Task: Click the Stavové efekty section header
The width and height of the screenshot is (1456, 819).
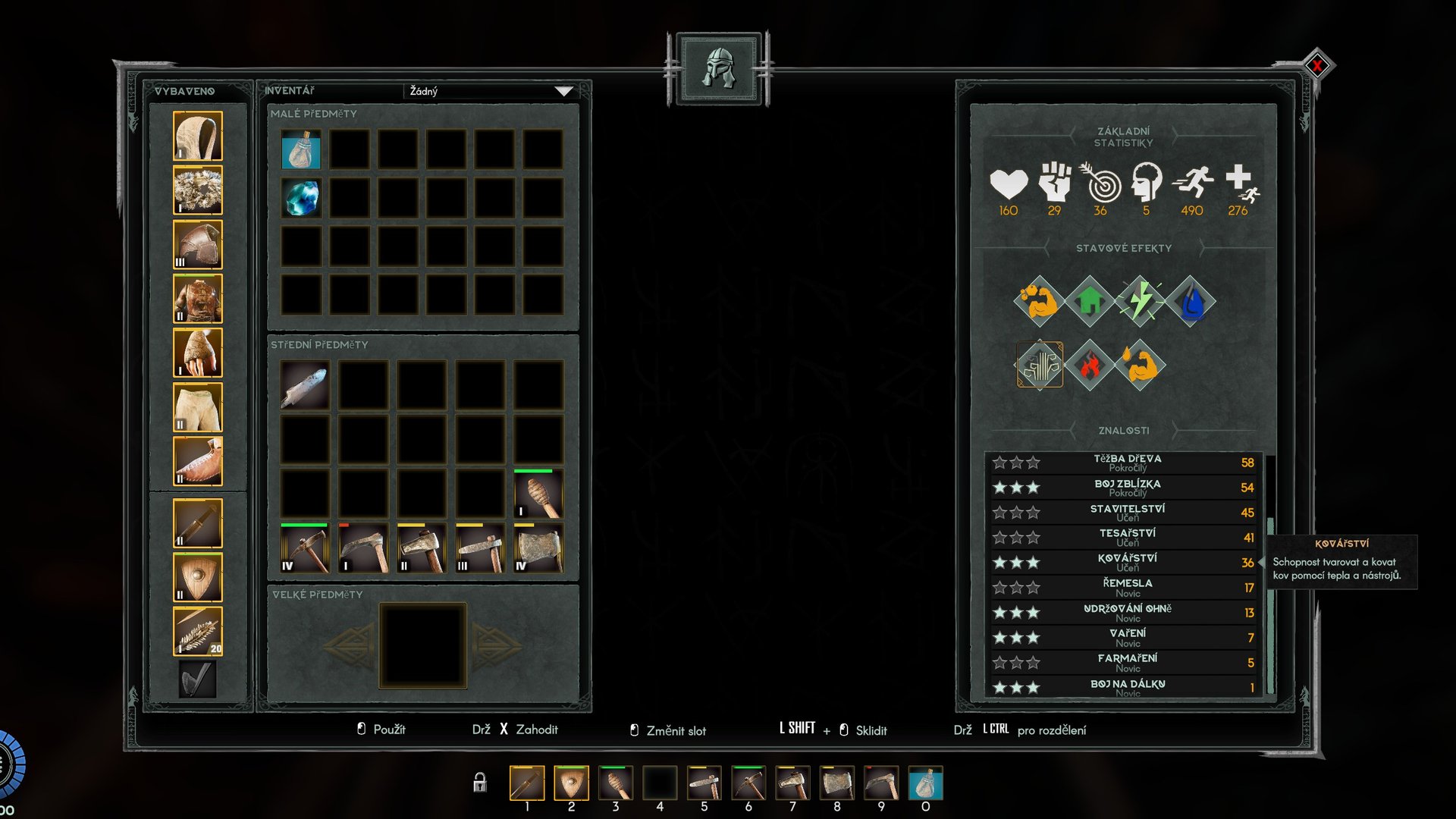Action: tap(1124, 247)
